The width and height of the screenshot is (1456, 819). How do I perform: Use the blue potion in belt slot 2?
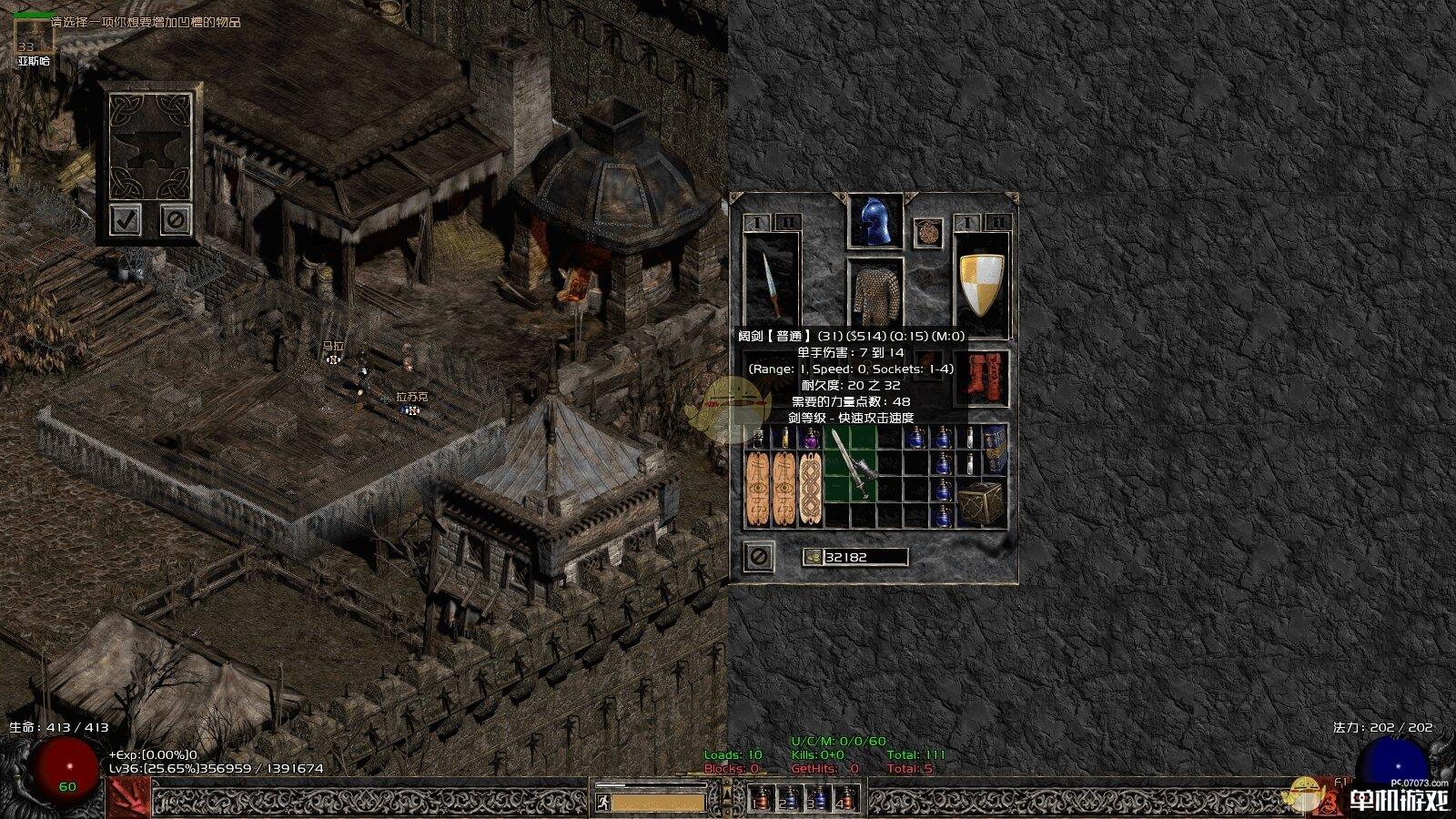click(x=790, y=800)
